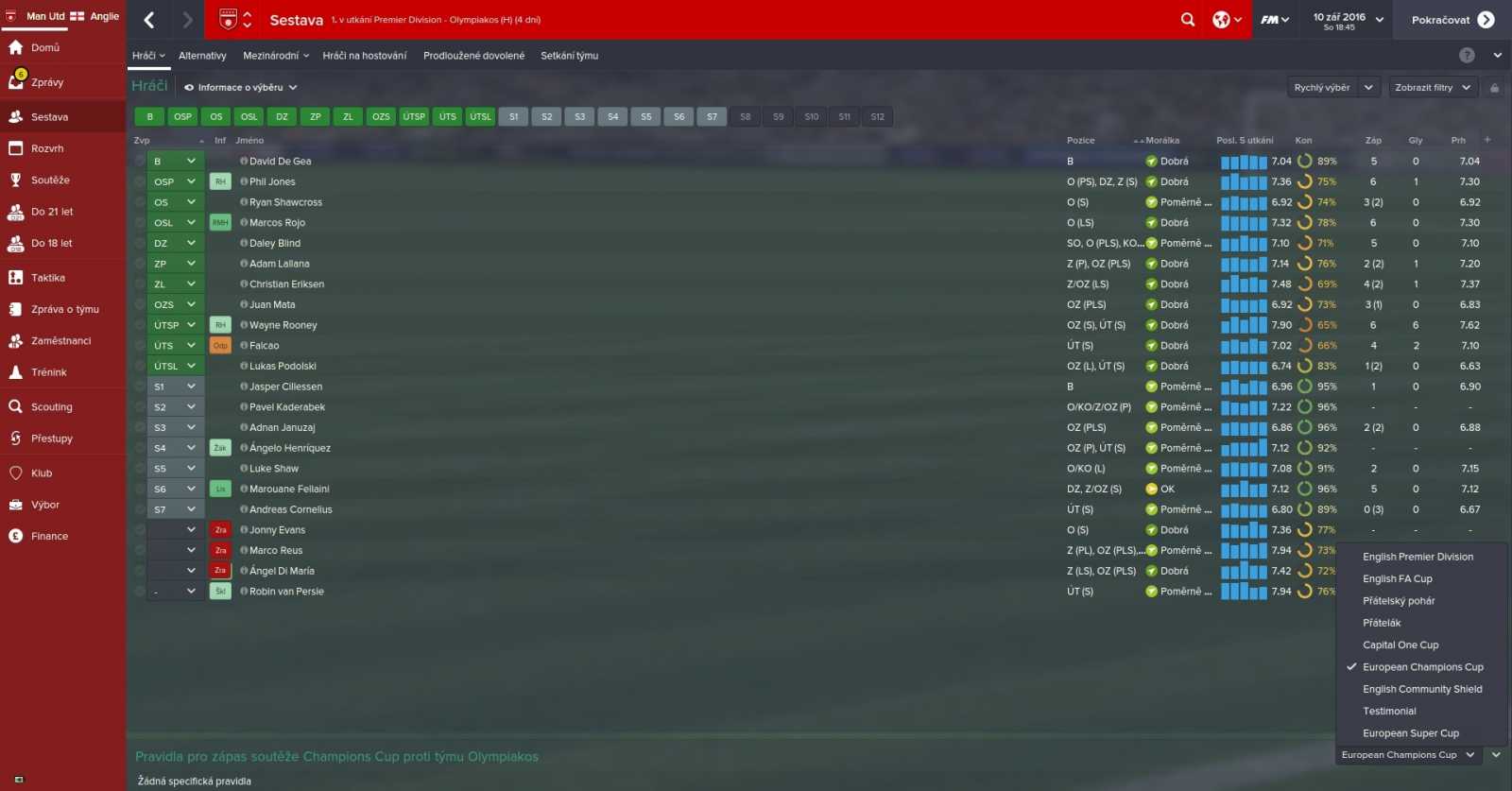Switch to the Alternativy tab
Image resolution: width=1512 pixels, height=791 pixels.
202,55
